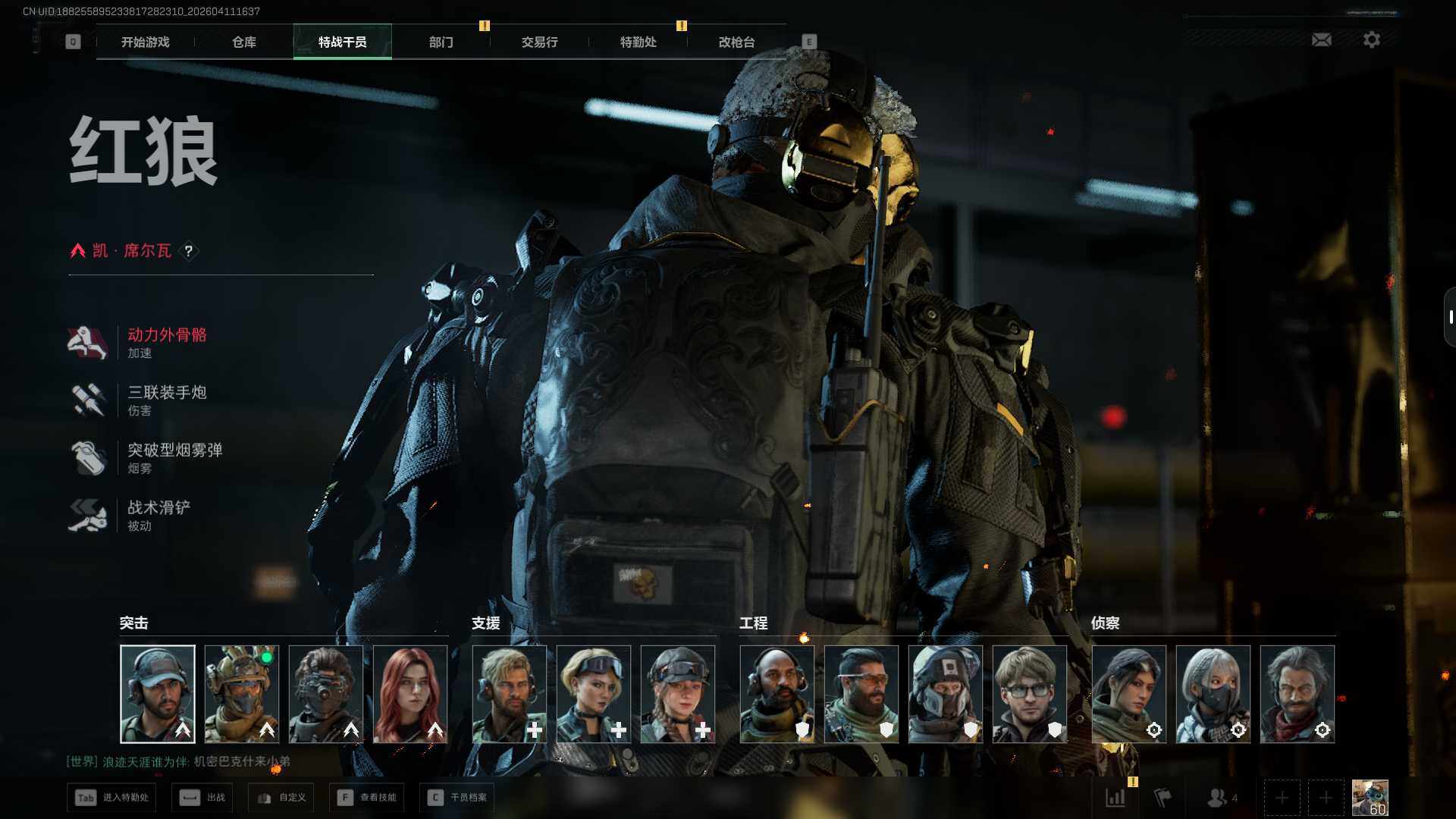Choose the blonde goggles support operator portrait
The width and height of the screenshot is (1456, 819).
tap(594, 694)
